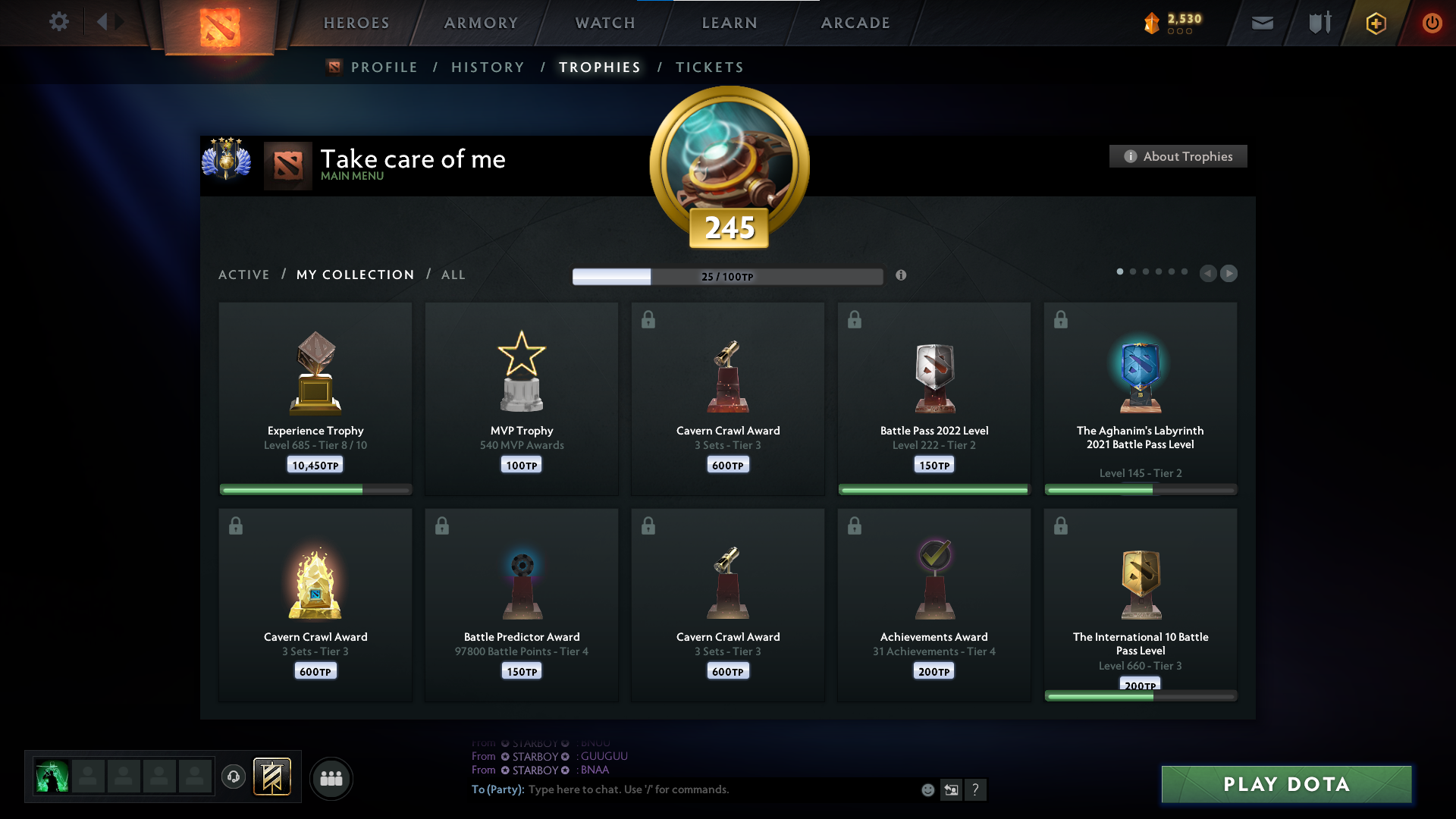1456x819 pixels.
Task: Click the forward arrow to see more trophies
Action: click(x=1229, y=273)
